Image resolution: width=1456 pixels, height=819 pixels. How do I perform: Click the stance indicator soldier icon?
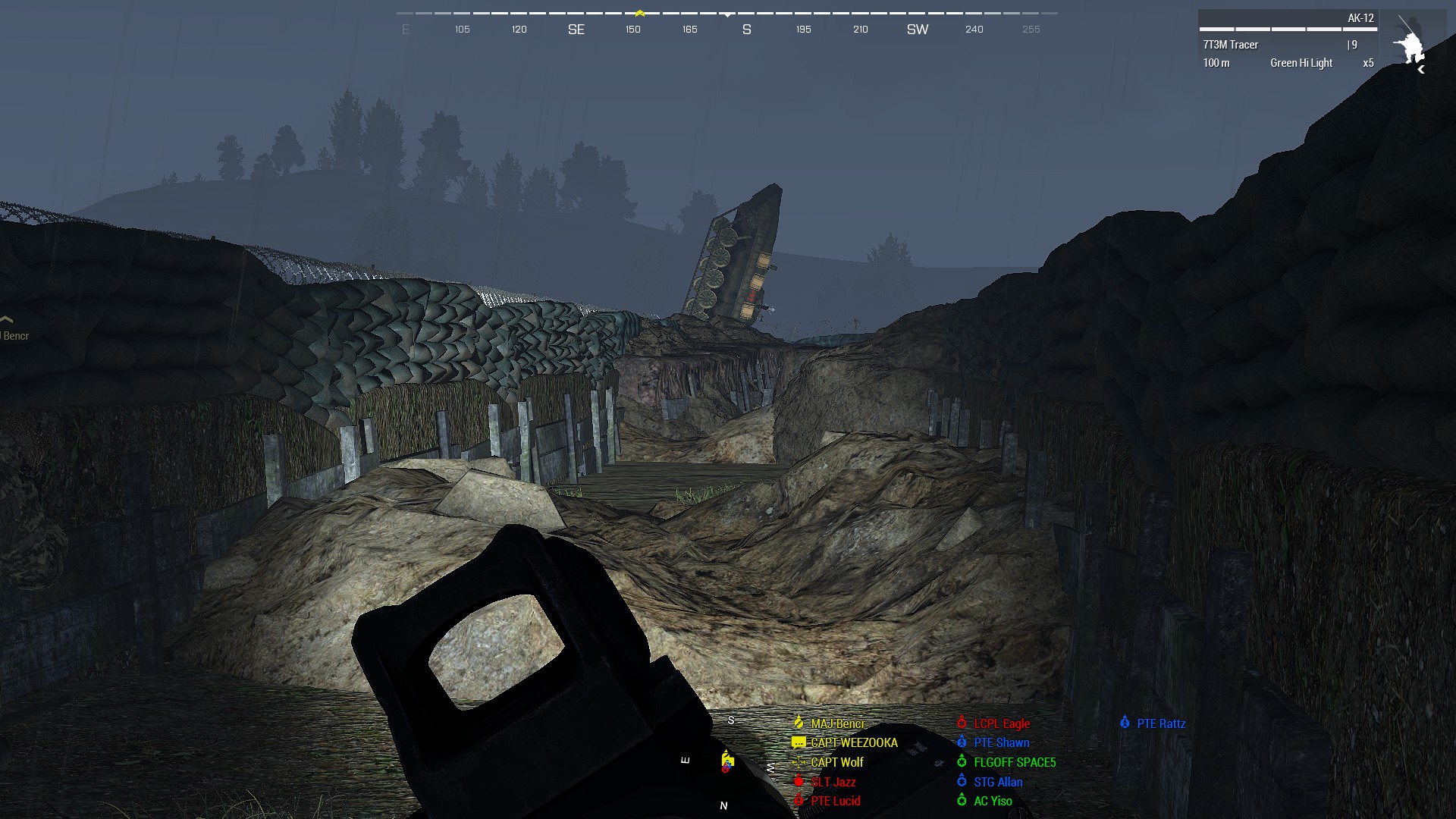click(1411, 45)
